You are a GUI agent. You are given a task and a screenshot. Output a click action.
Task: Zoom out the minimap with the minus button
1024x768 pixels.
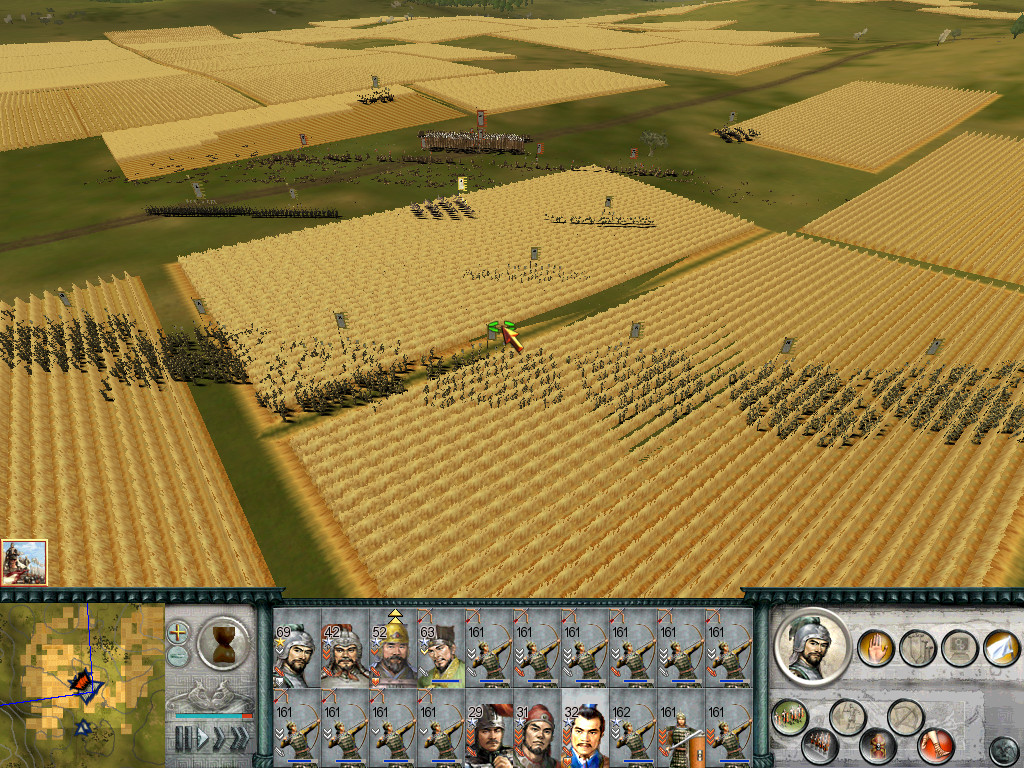[x=178, y=657]
